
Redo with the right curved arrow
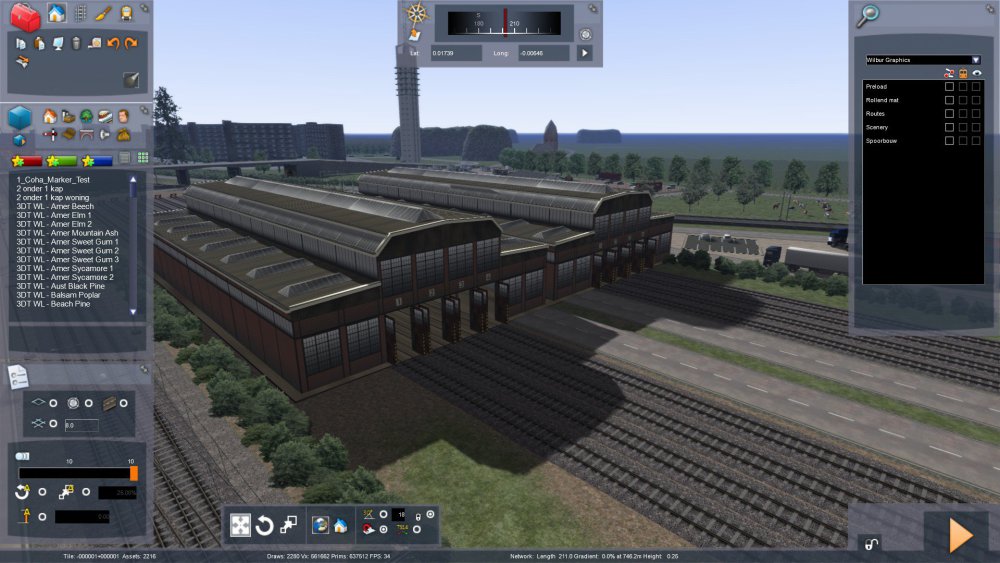pyautogui.click(x=131, y=43)
